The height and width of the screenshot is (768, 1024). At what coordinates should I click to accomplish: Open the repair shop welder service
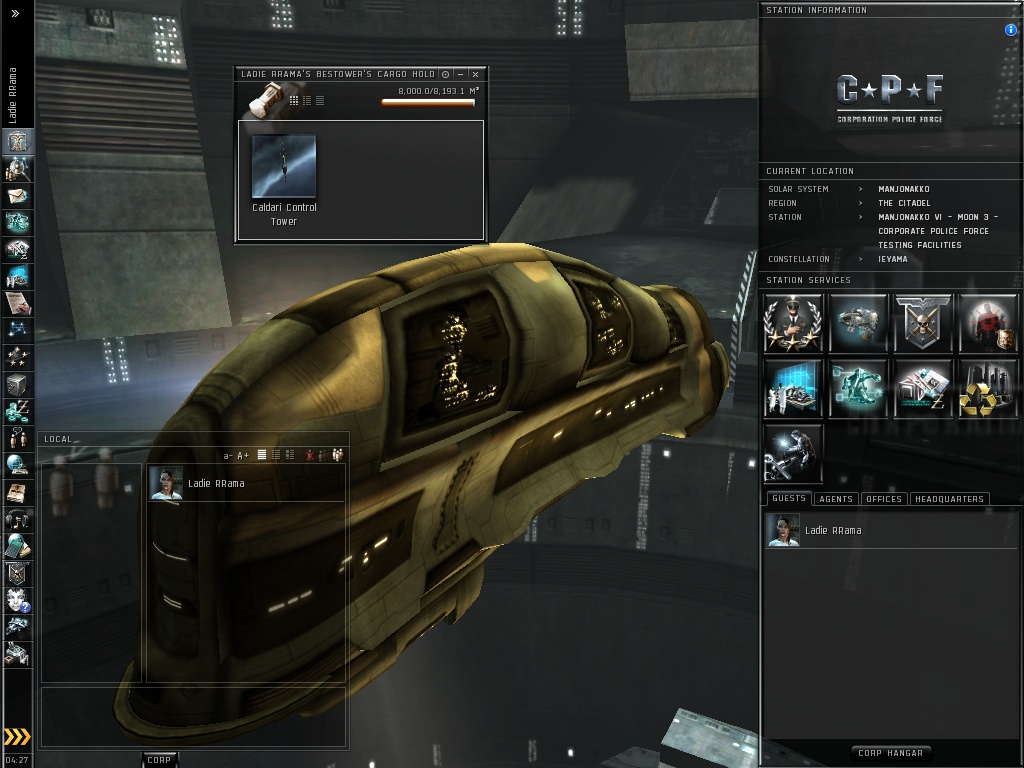tap(793, 453)
